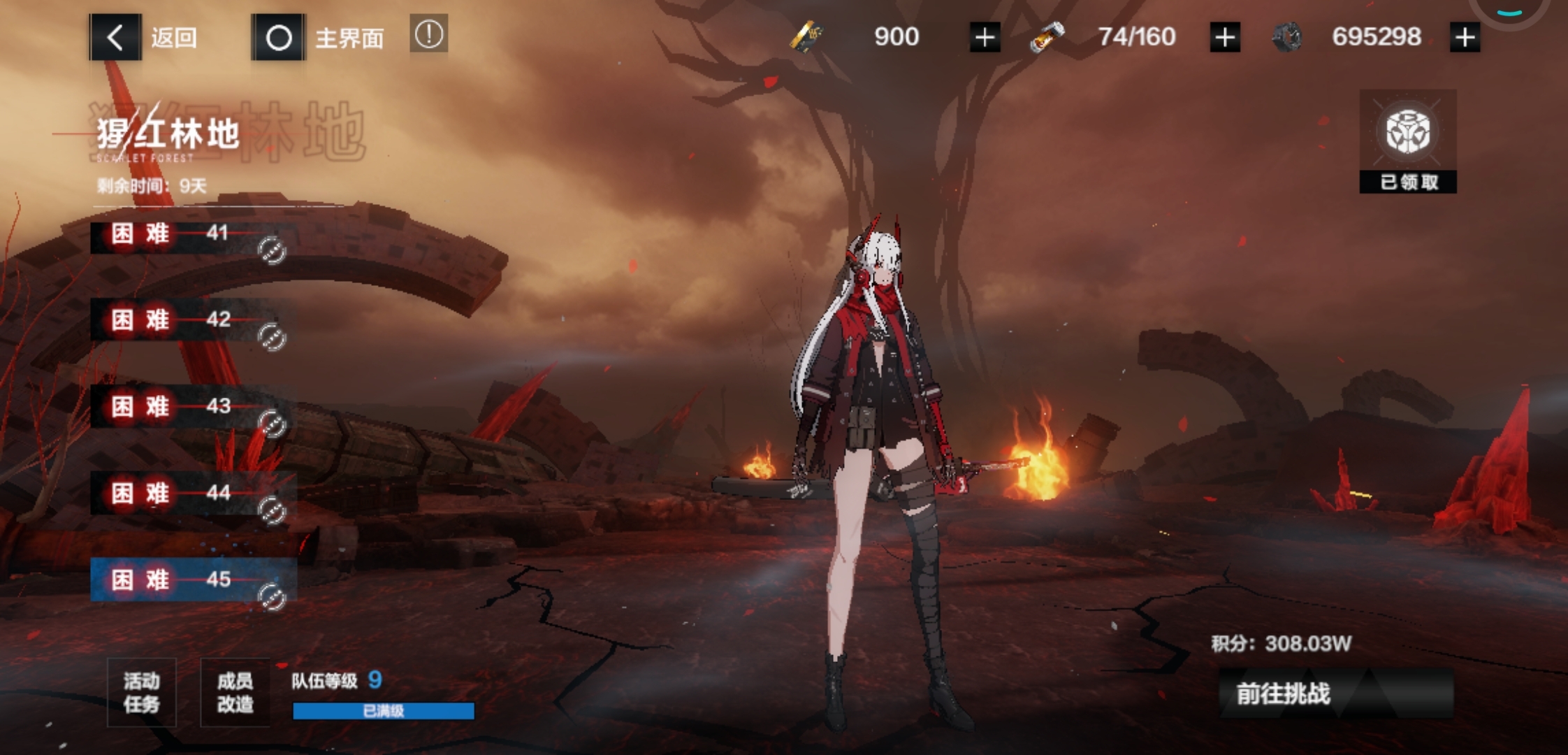Add more of the 900 ticket currency
This screenshot has height=755, width=1568.
[985, 37]
